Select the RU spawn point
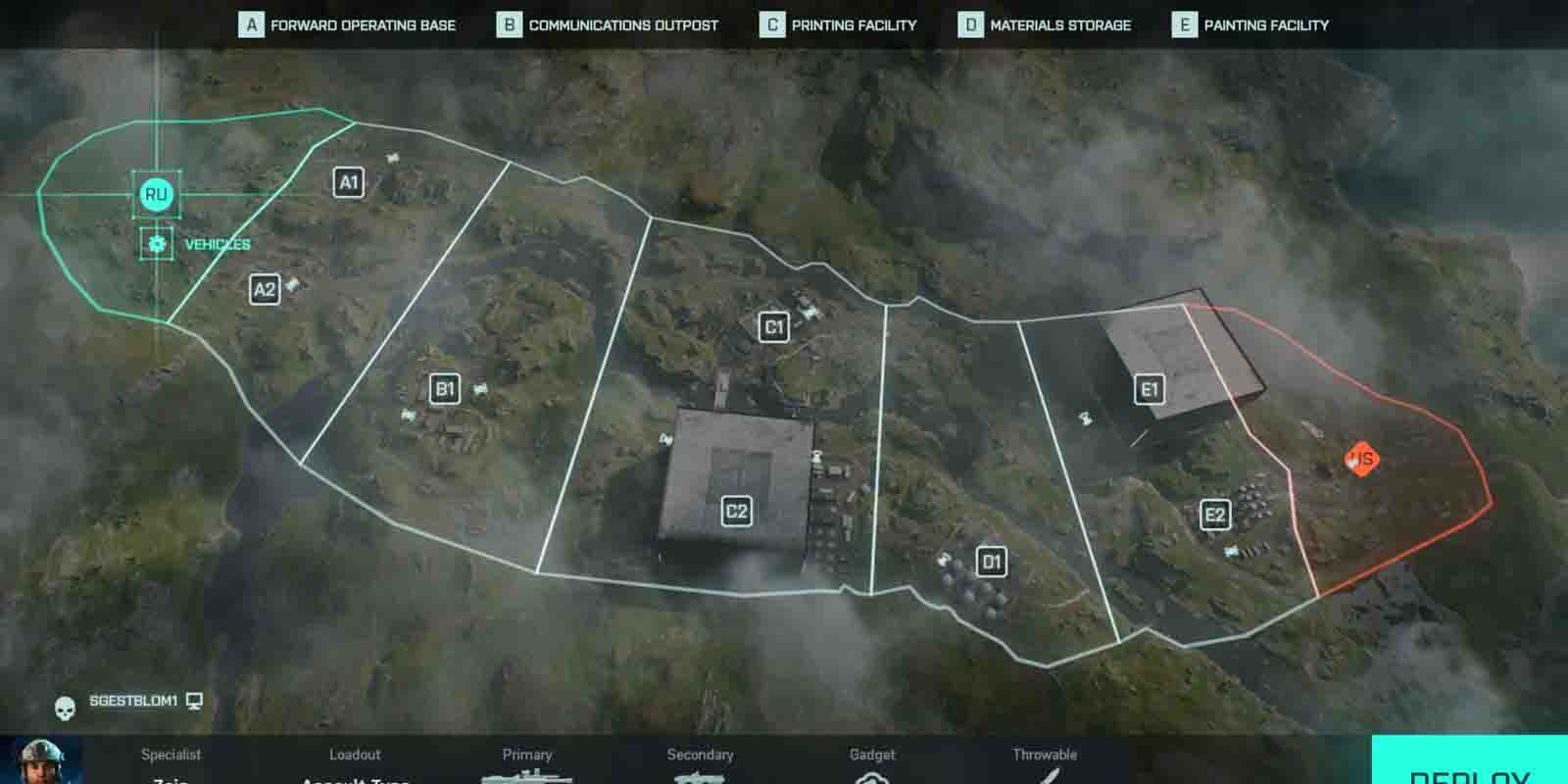Viewport: 1568px width, 784px height. point(155,194)
